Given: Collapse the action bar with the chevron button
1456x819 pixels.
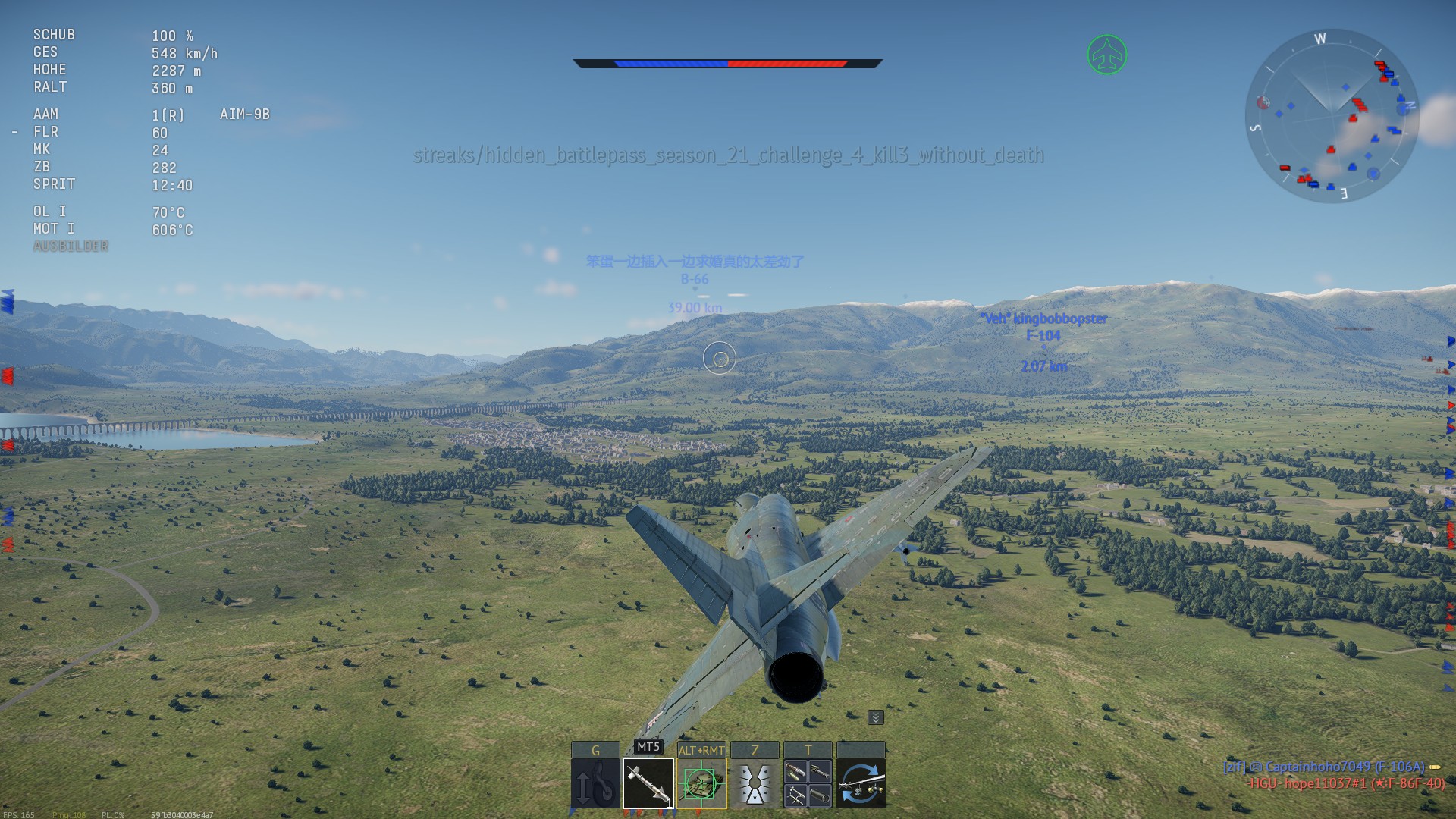Looking at the screenshot, I should pos(875,717).
